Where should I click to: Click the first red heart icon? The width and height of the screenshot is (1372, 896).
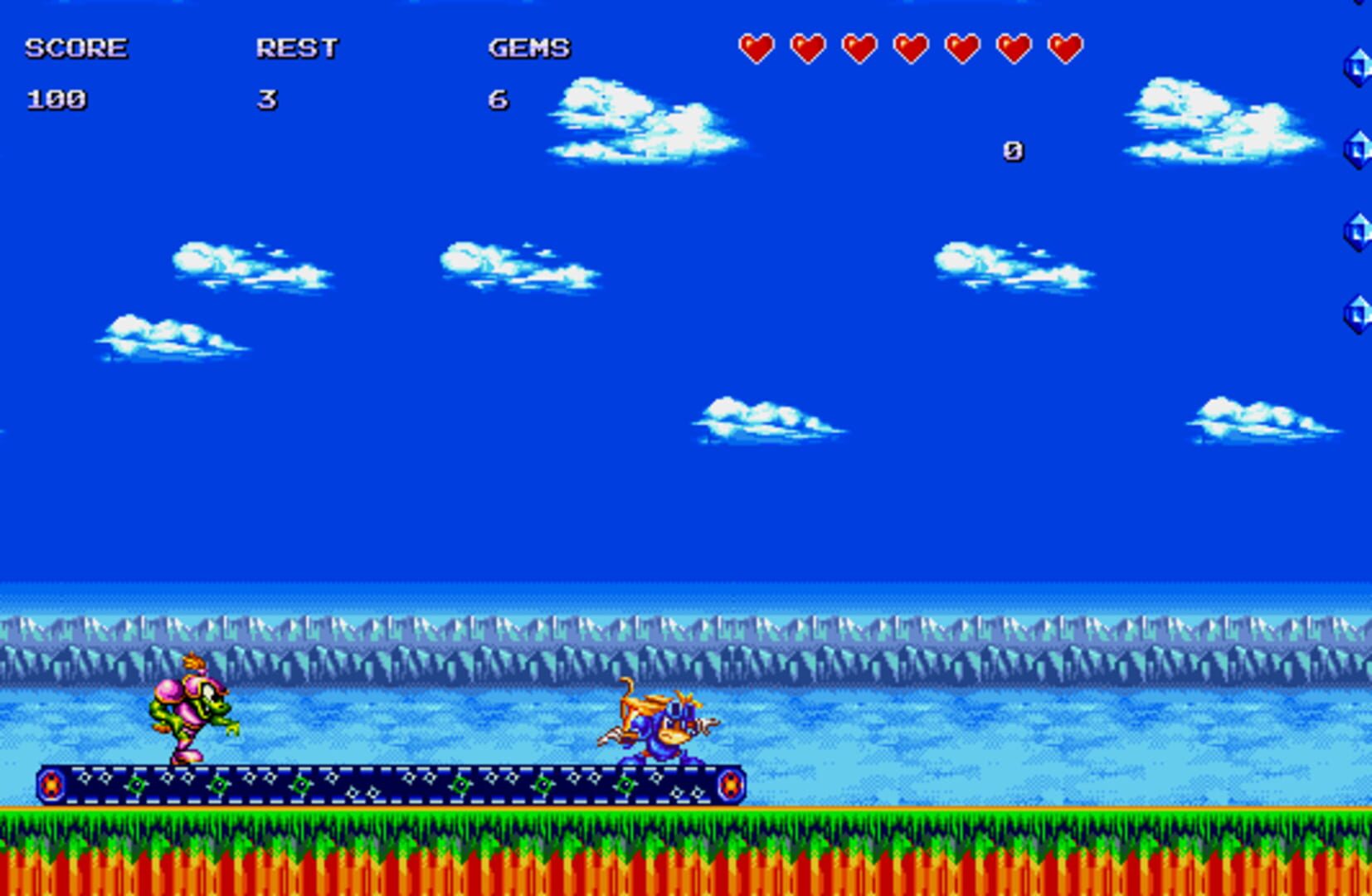point(757,47)
